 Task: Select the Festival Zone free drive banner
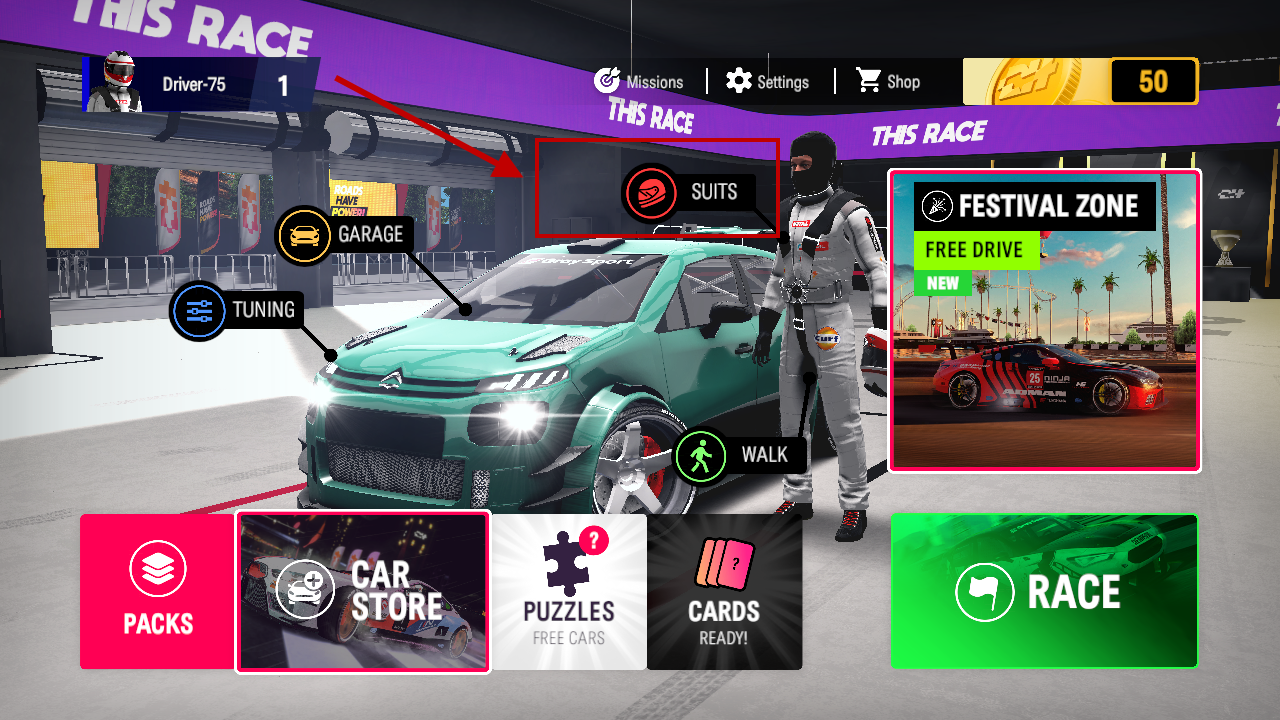click(1044, 320)
